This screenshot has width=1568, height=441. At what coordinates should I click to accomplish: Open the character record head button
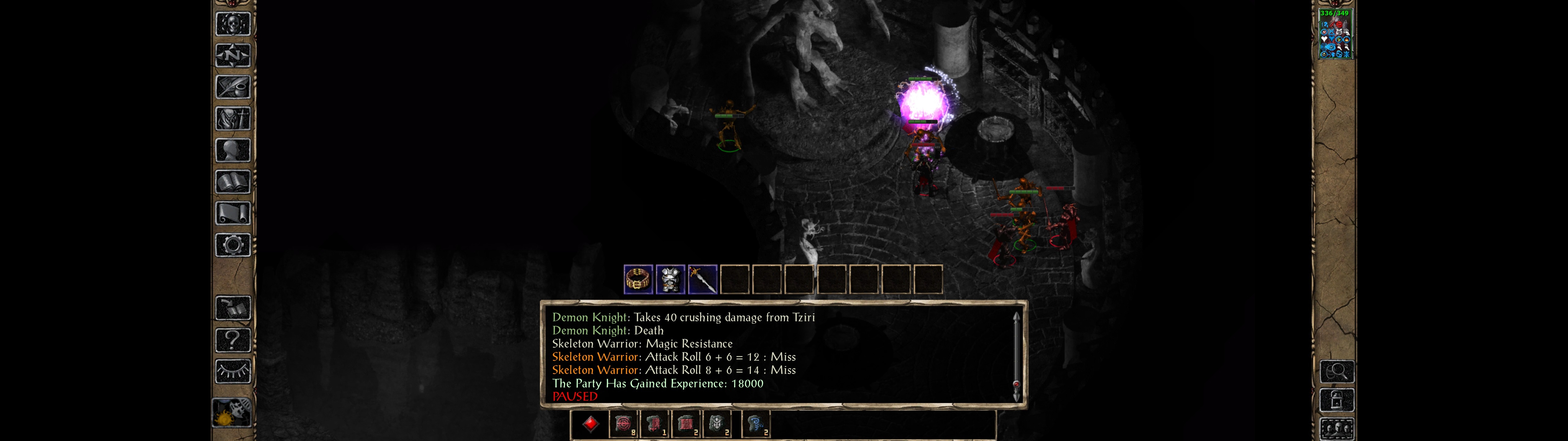pyautogui.click(x=232, y=150)
